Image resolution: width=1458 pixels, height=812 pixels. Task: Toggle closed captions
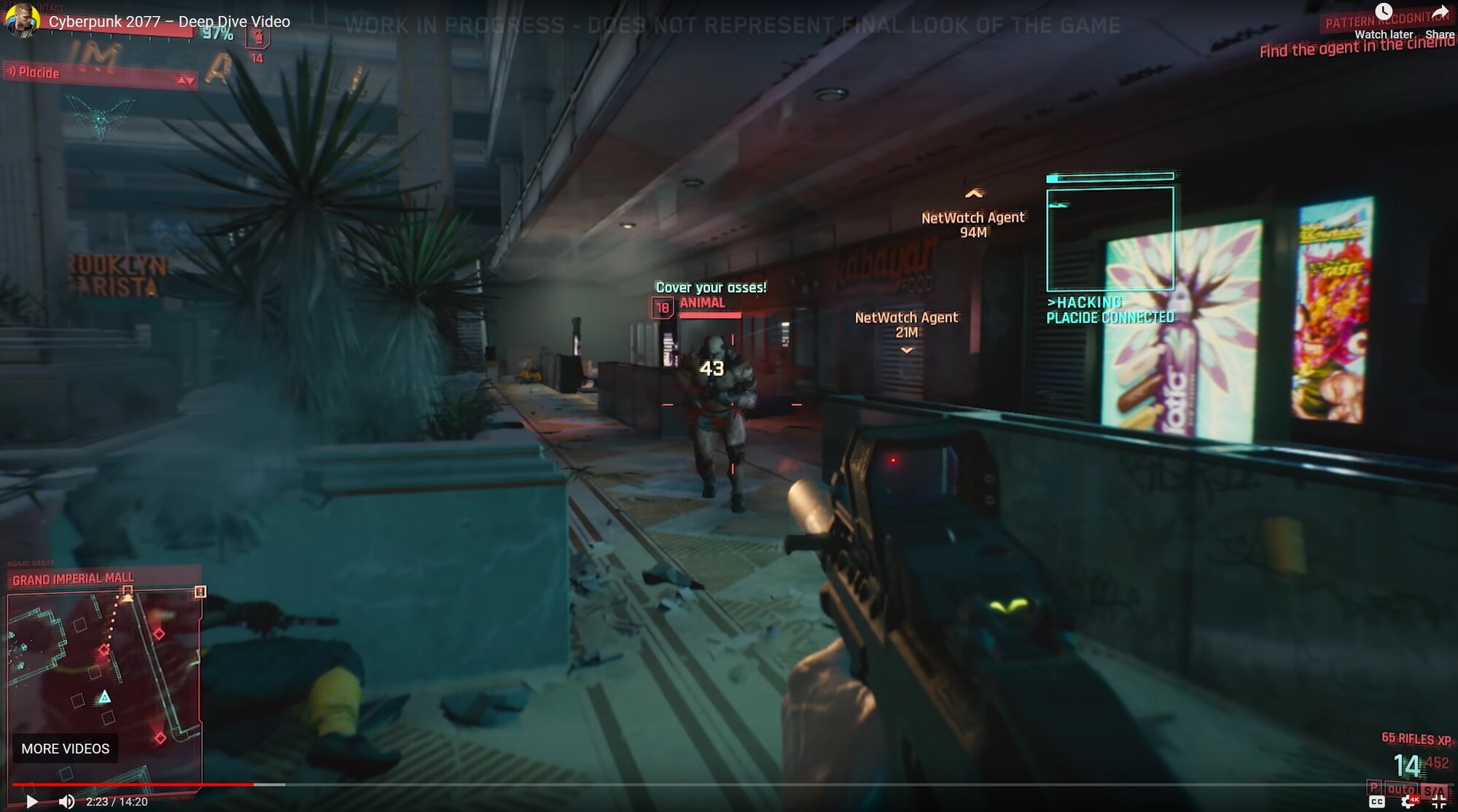click(1376, 802)
